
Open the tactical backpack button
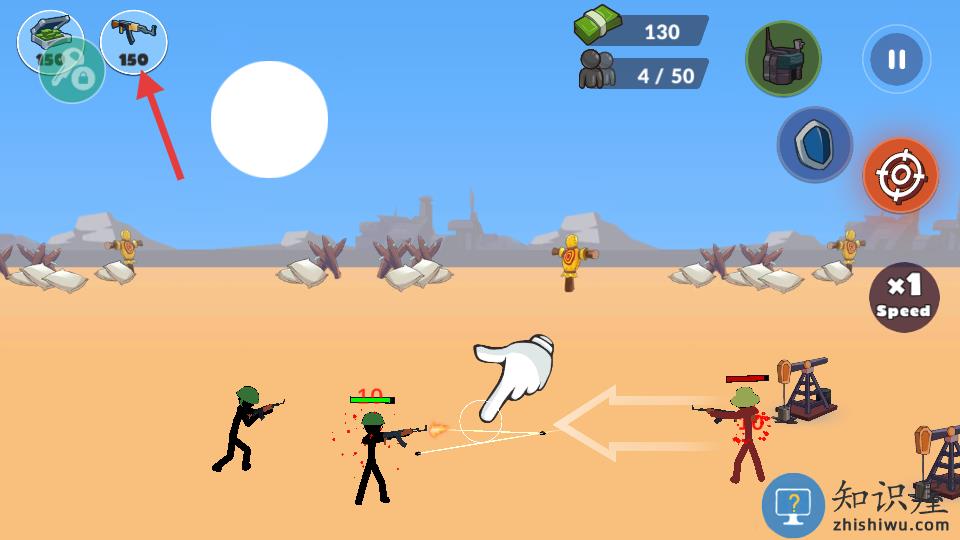pos(783,59)
